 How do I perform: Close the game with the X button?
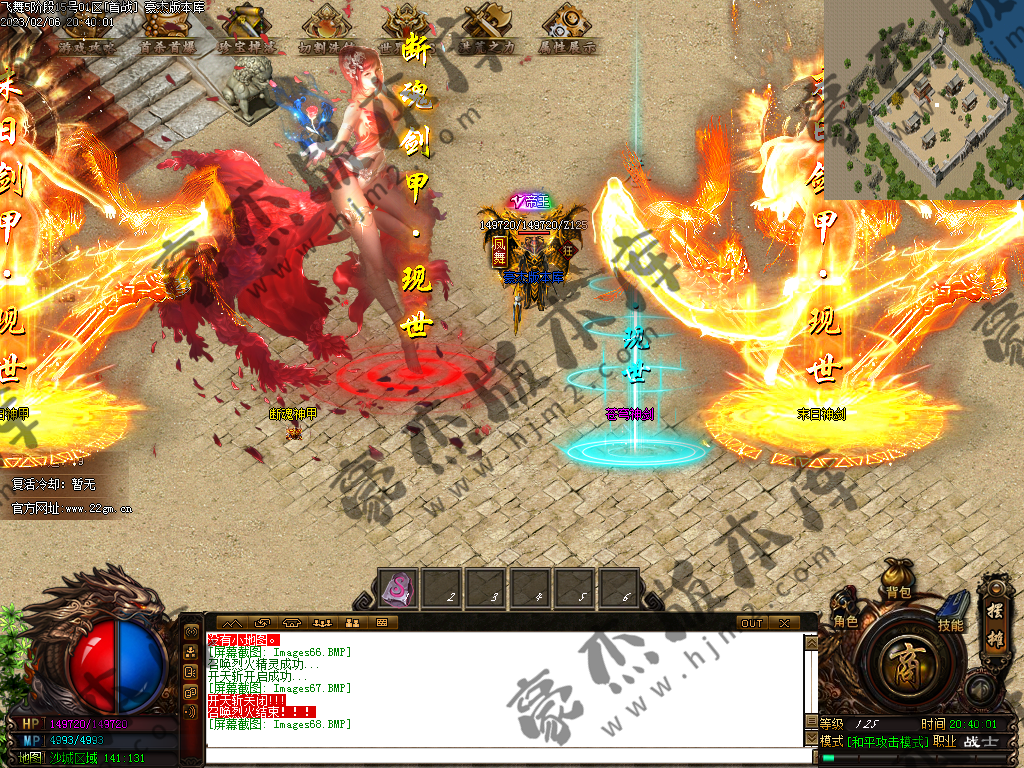click(783, 623)
